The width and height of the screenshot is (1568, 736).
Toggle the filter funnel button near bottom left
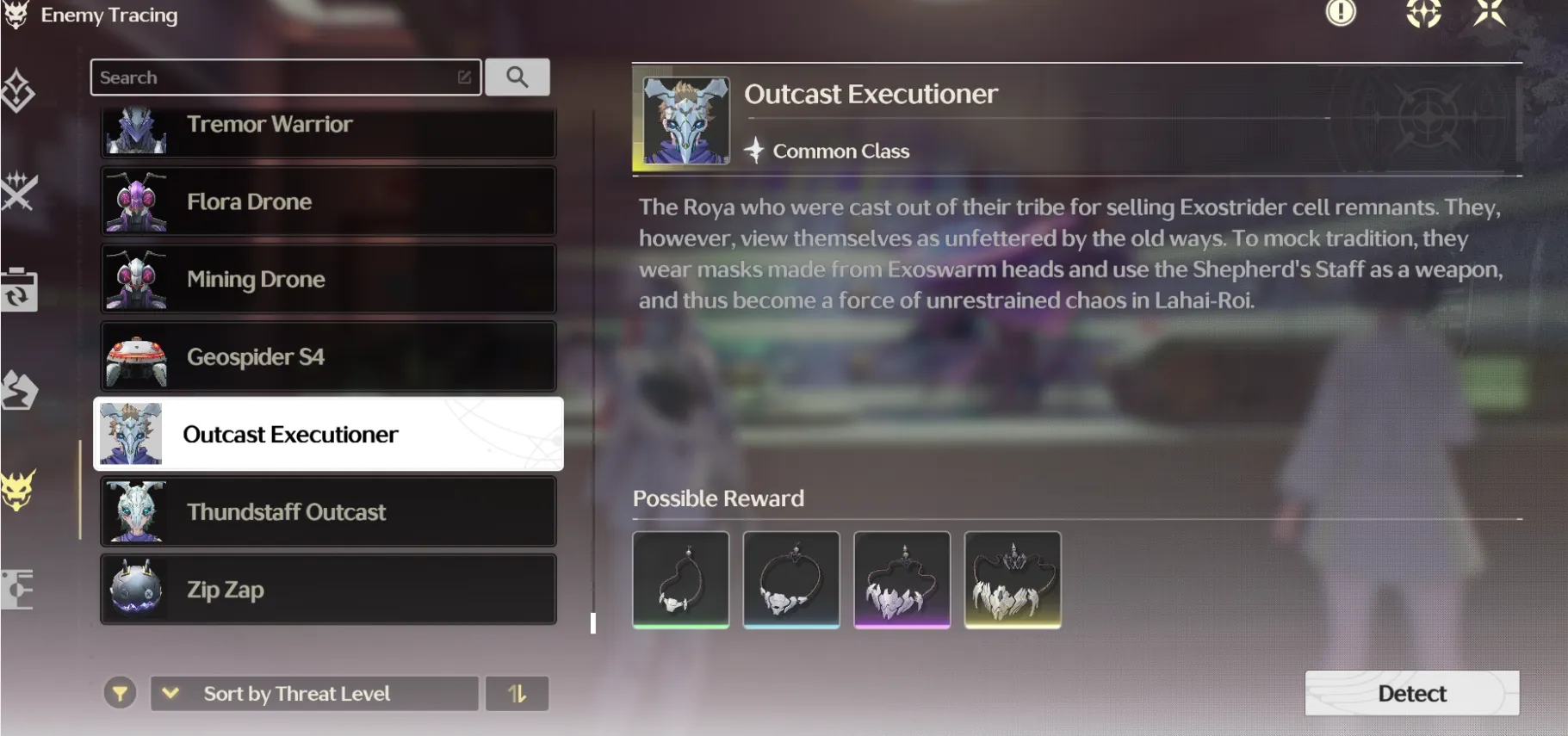pos(121,693)
